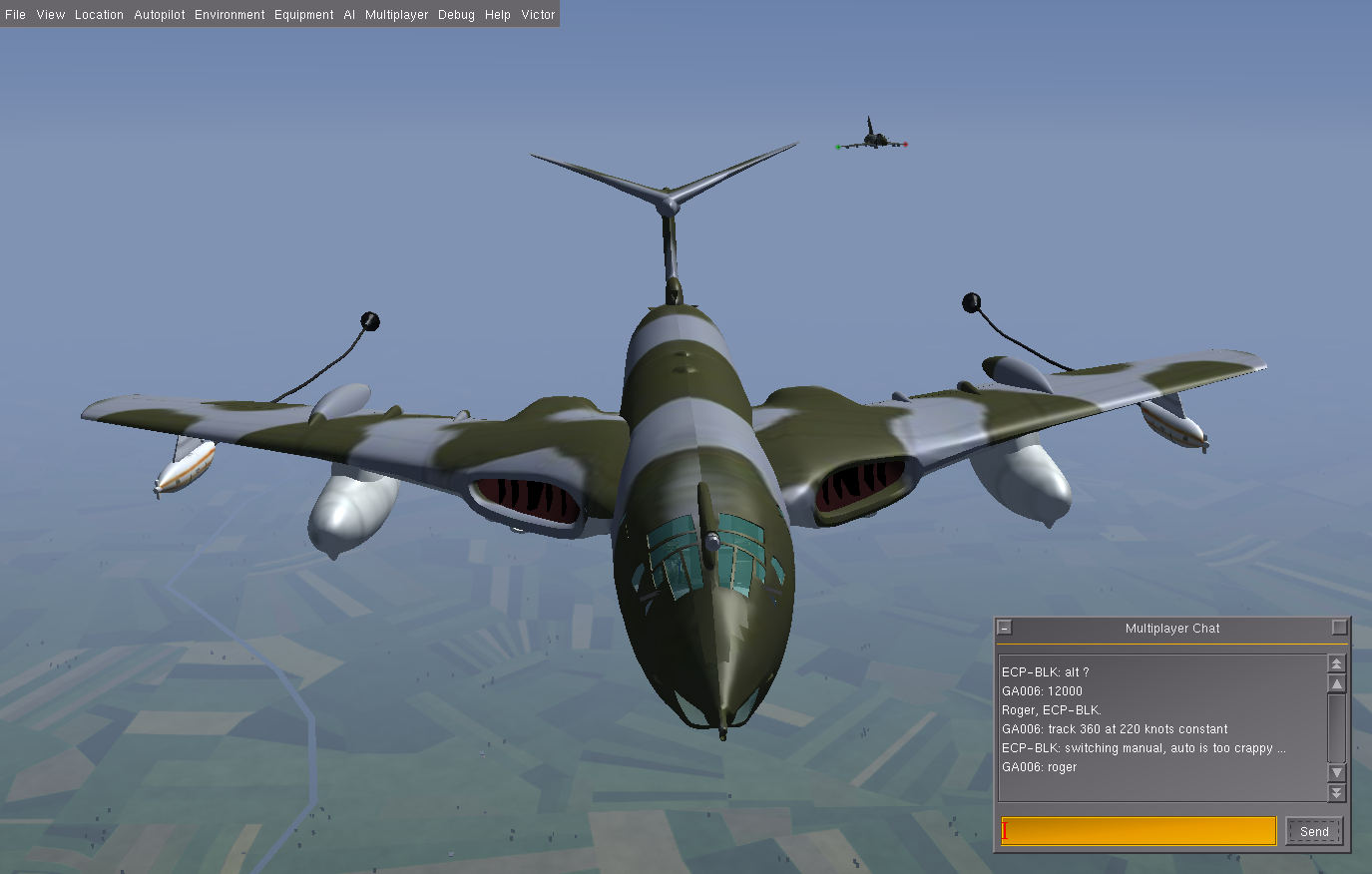Open the Equipment menu
Image resolution: width=1372 pixels, height=874 pixels.
pyautogui.click(x=304, y=15)
